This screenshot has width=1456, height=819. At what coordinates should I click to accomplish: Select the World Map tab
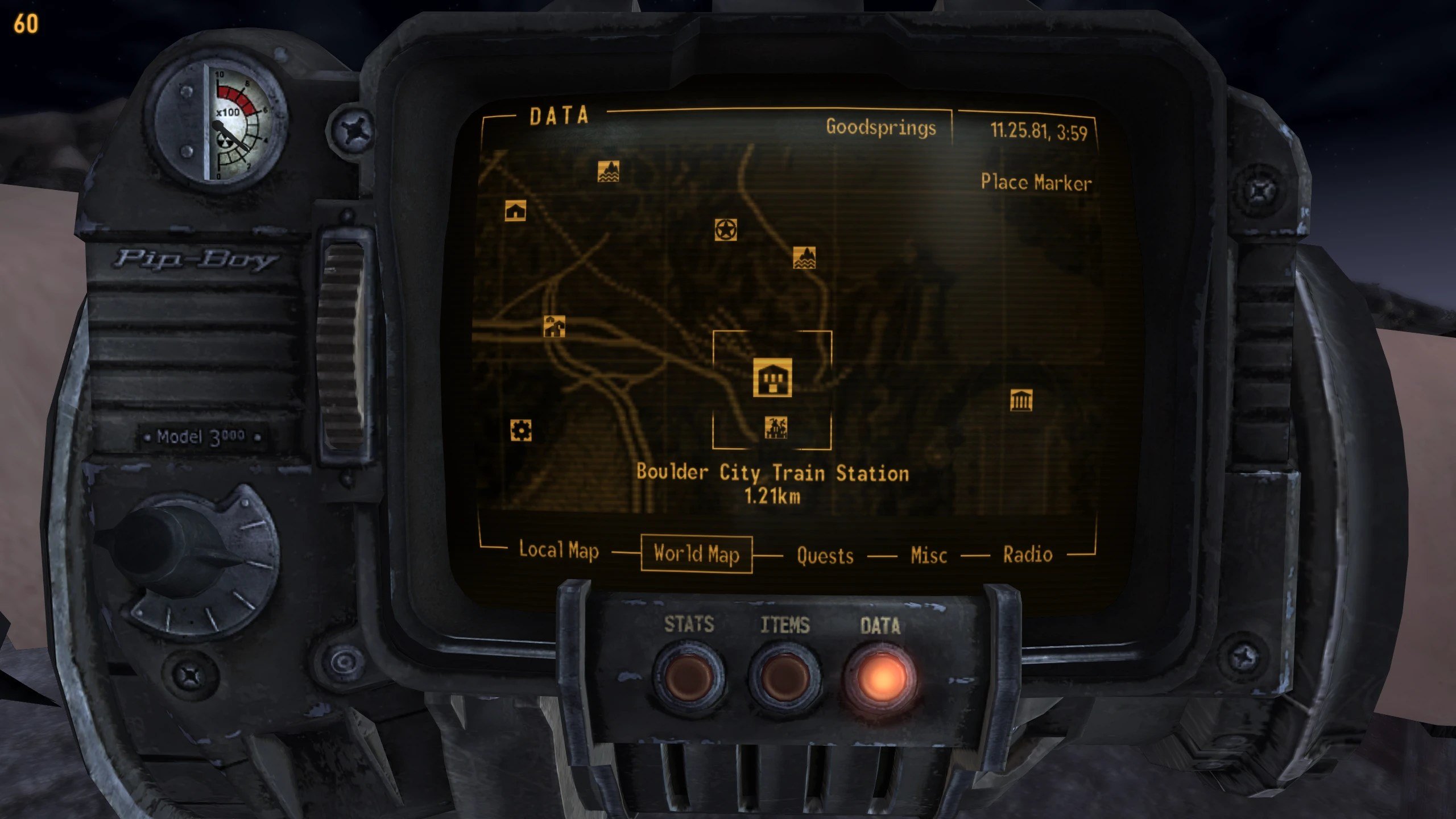[696, 554]
